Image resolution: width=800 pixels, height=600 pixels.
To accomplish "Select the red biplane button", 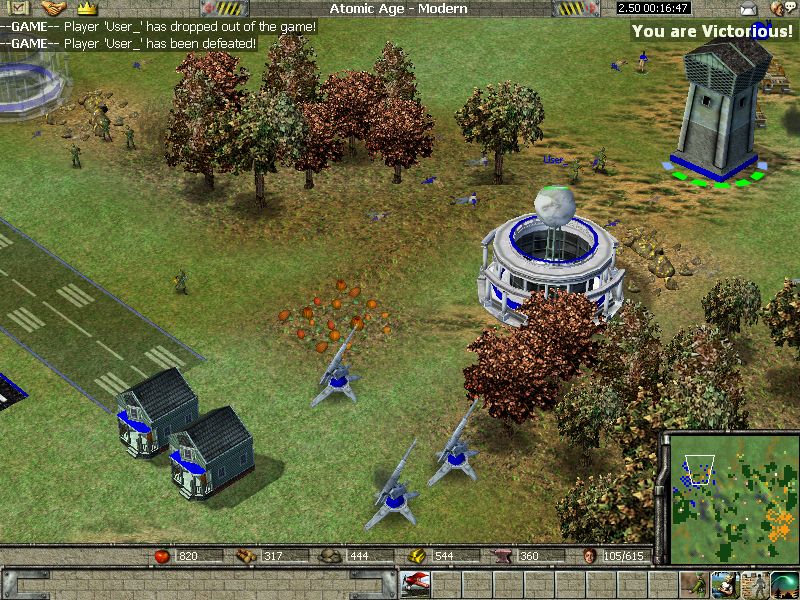I will pyautogui.click(x=415, y=583).
